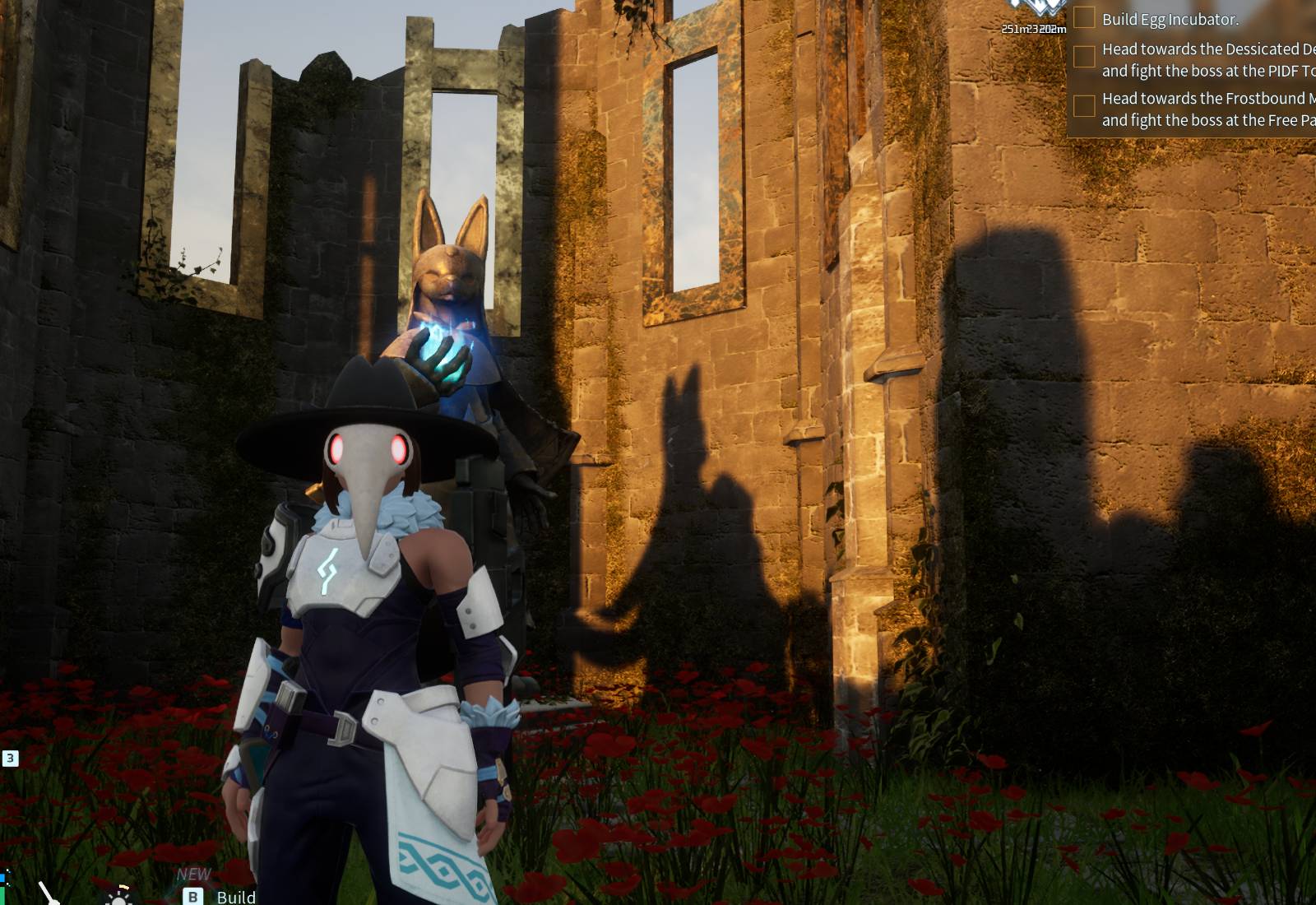Viewport: 1316px width, 905px height.
Task: Click the quest tracker panel header frame
Action: point(1193,4)
